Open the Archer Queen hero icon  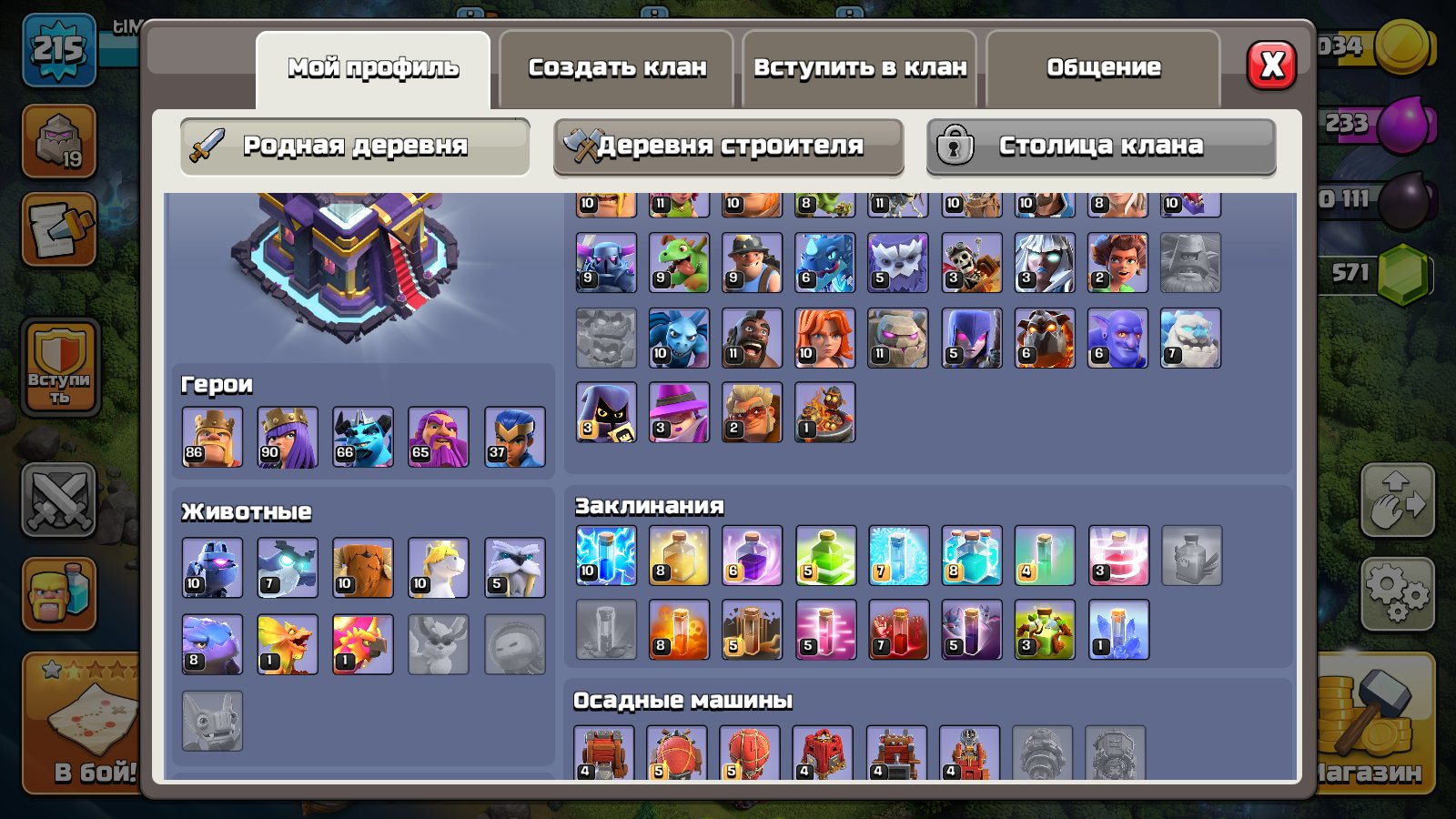pos(286,437)
